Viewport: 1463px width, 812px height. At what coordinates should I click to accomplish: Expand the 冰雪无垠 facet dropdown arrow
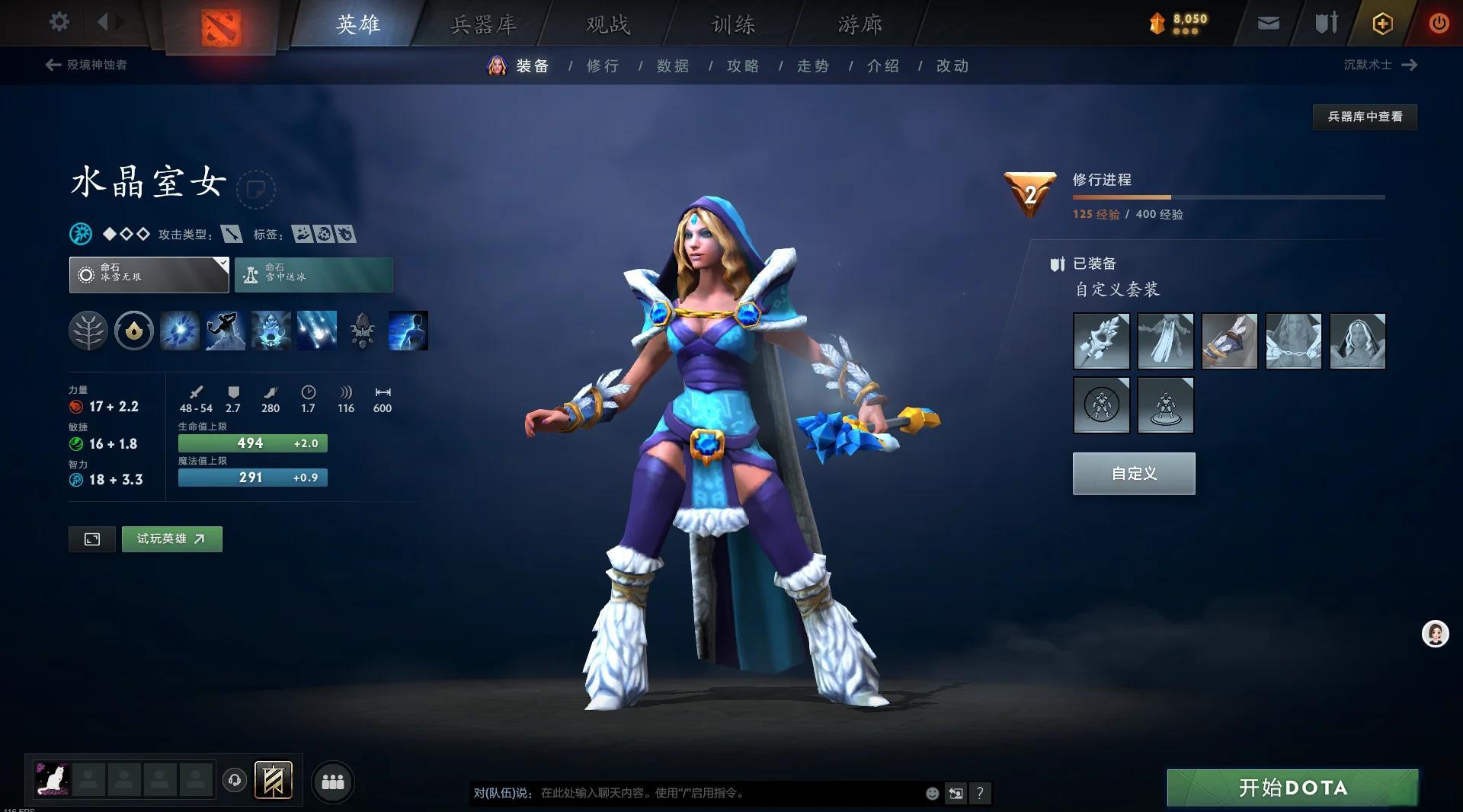[222, 265]
